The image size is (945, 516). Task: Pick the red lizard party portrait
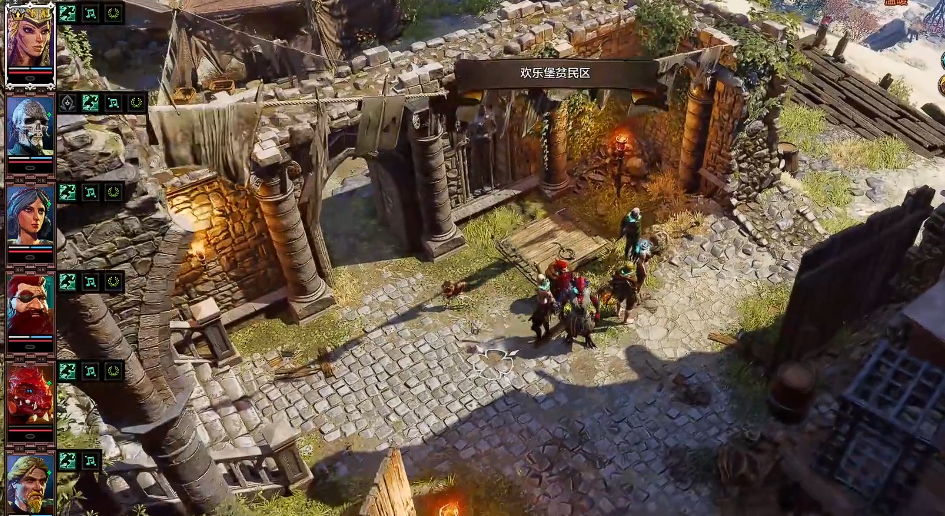click(x=30, y=393)
